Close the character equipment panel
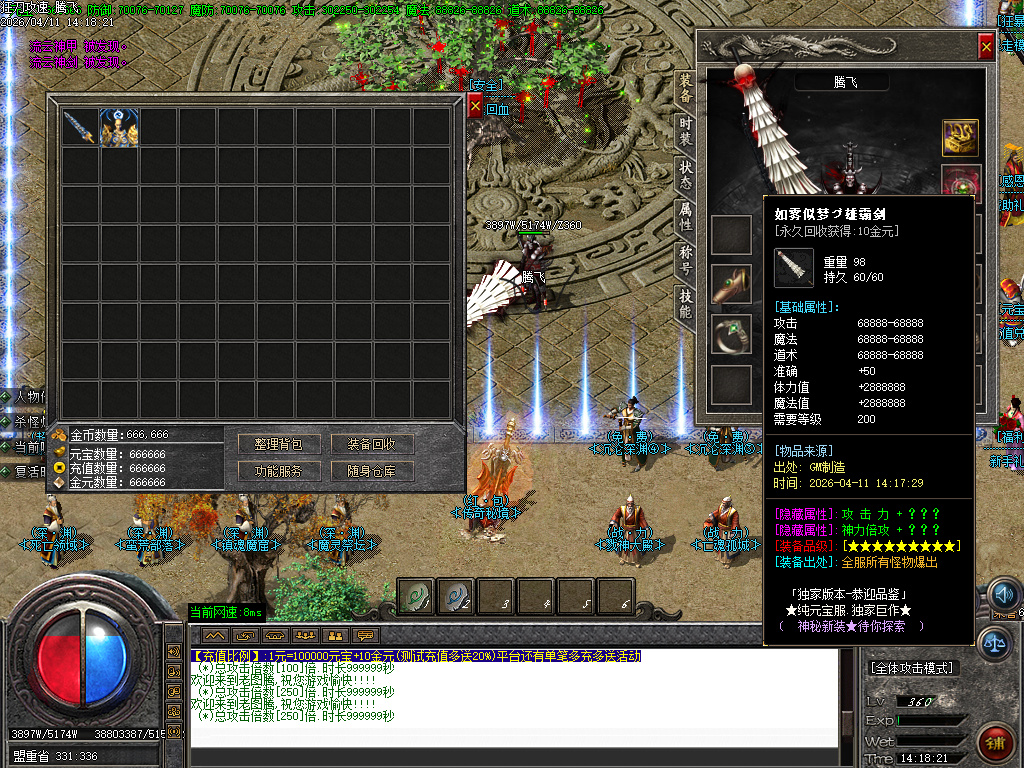Screen dimensions: 1024x768 pos(986,46)
